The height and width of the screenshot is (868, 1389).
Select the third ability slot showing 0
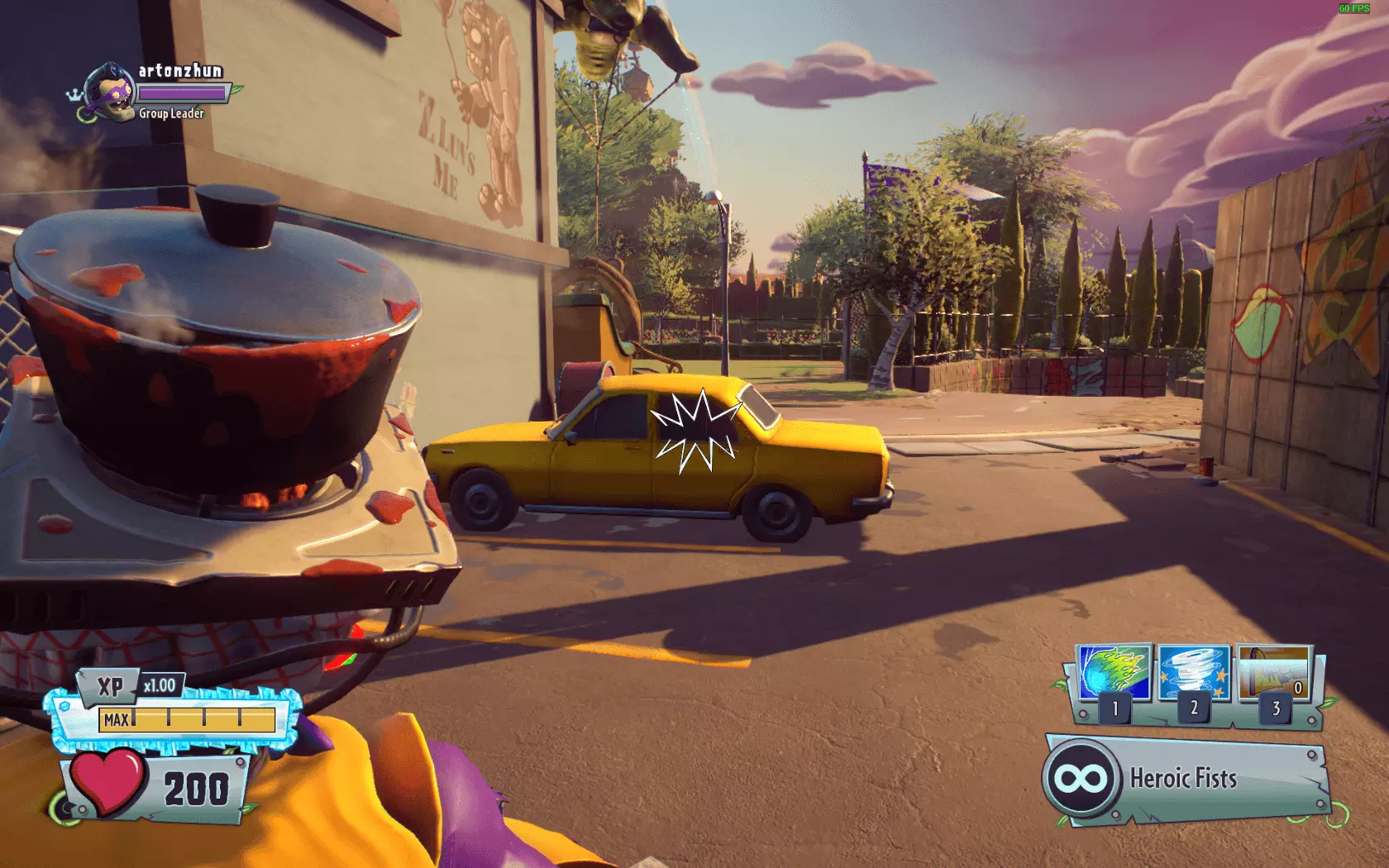tap(1273, 674)
